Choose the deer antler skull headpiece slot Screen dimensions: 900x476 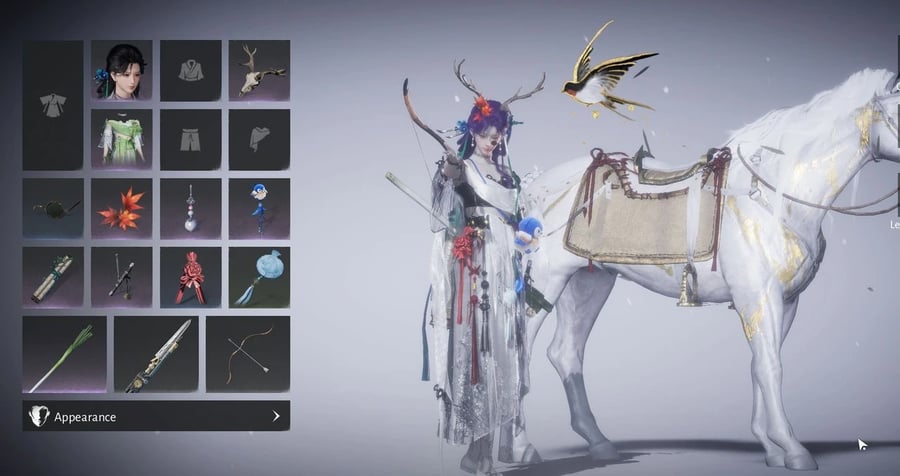coord(259,70)
